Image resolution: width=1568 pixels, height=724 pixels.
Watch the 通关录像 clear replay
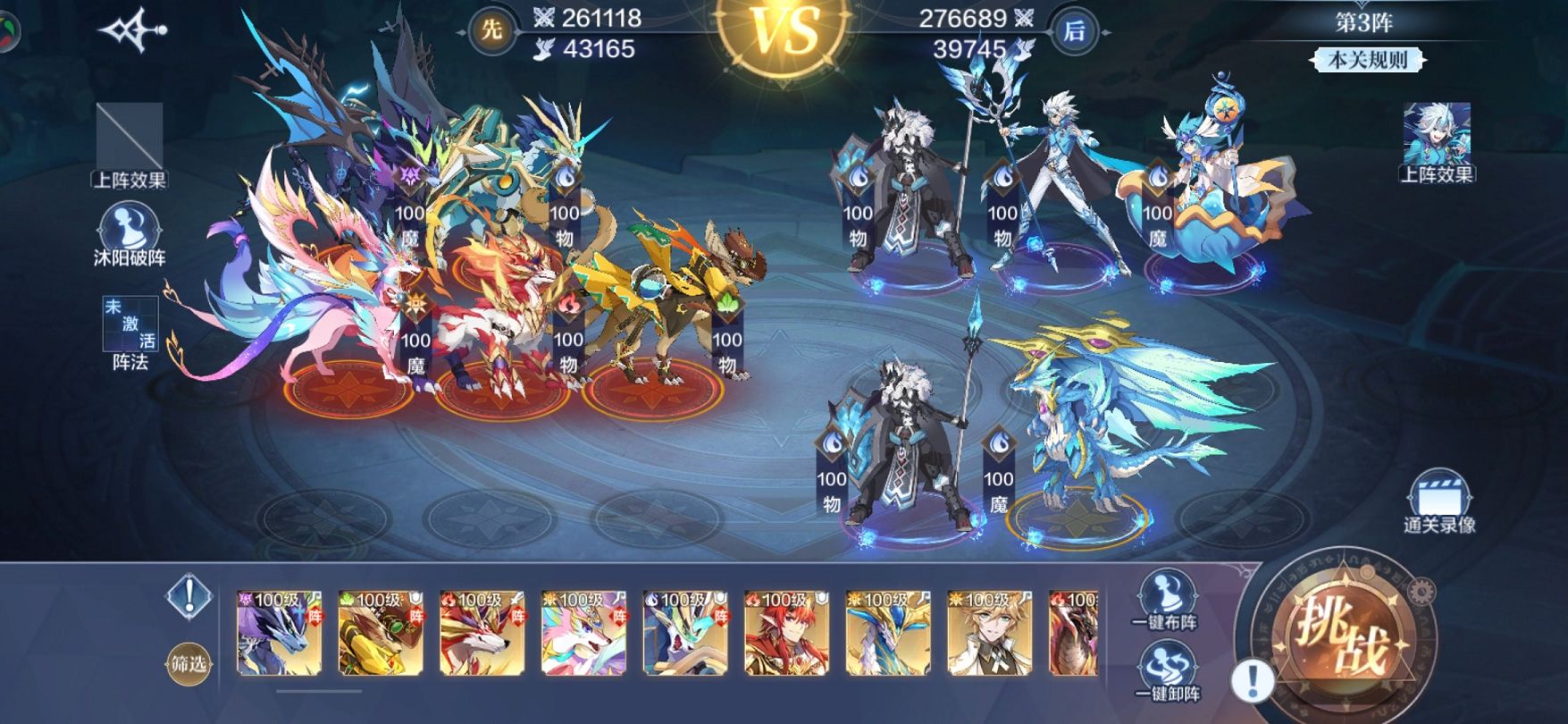[1438, 502]
